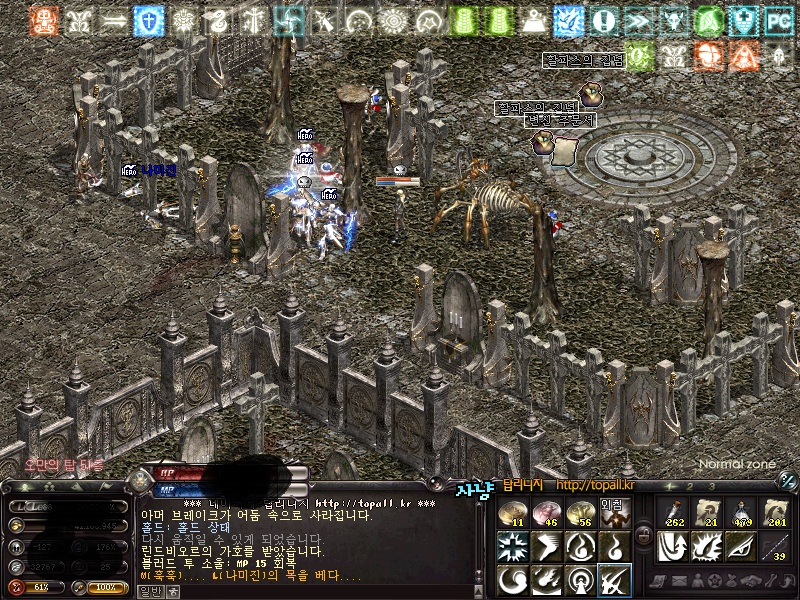The image size is (800, 600).
Task: Click the PC icon in the top buff bar
Action: (777, 19)
